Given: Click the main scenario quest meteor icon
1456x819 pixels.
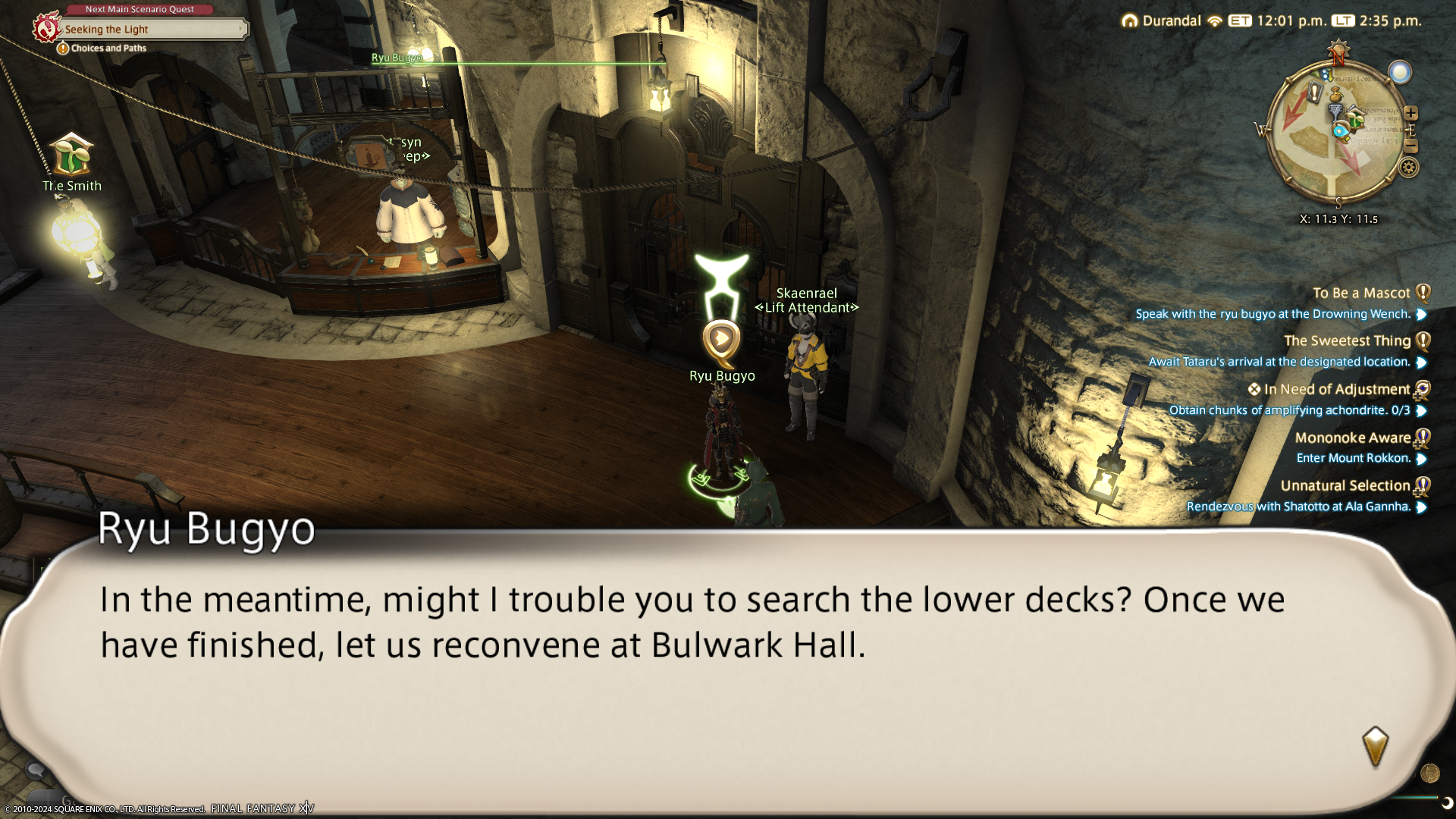Looking at the screenshot, I should click(x=46, y=28).
